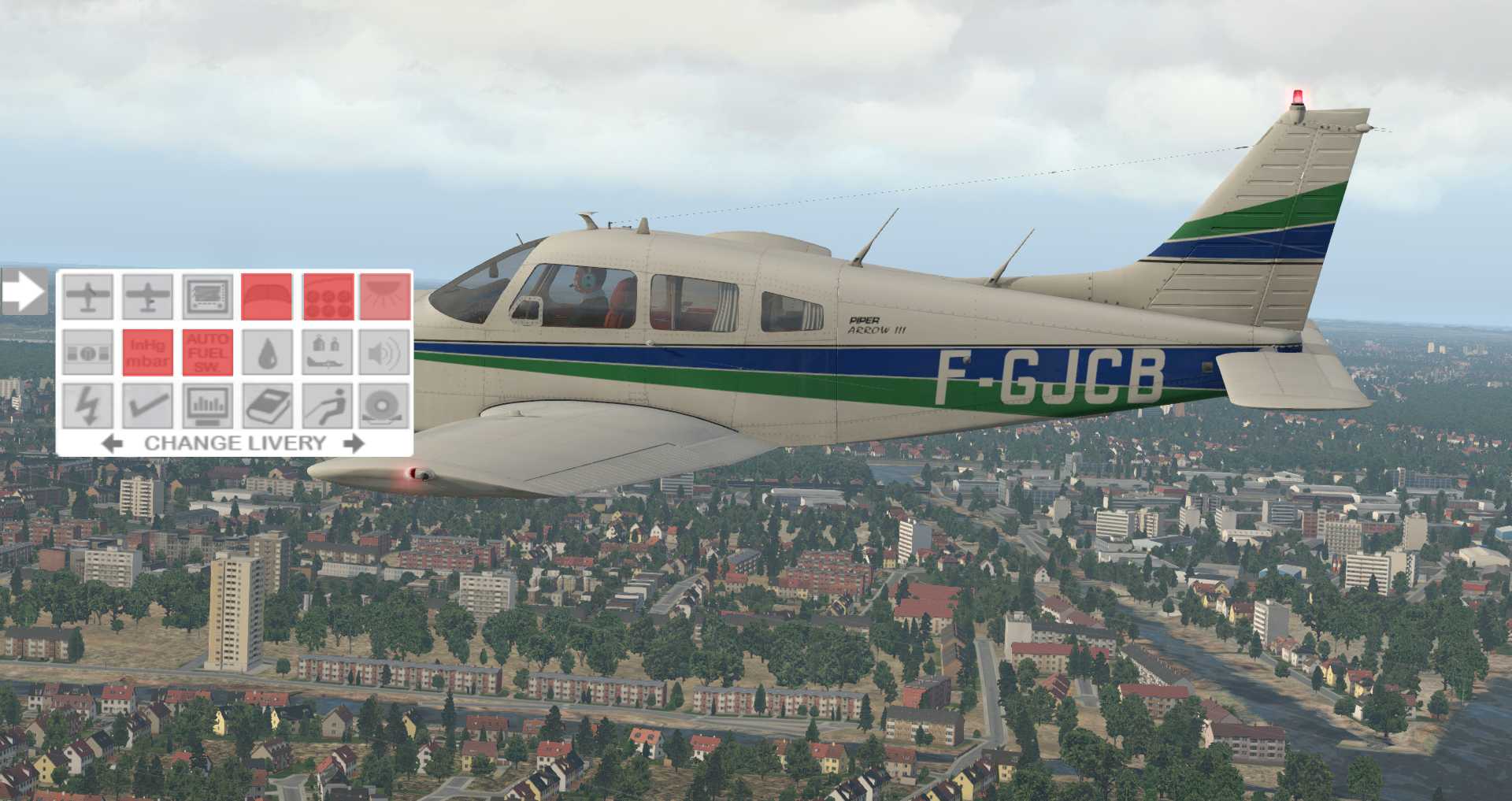Switch to the previous livery
1512x801 pixels.
(x=113, y=443)
